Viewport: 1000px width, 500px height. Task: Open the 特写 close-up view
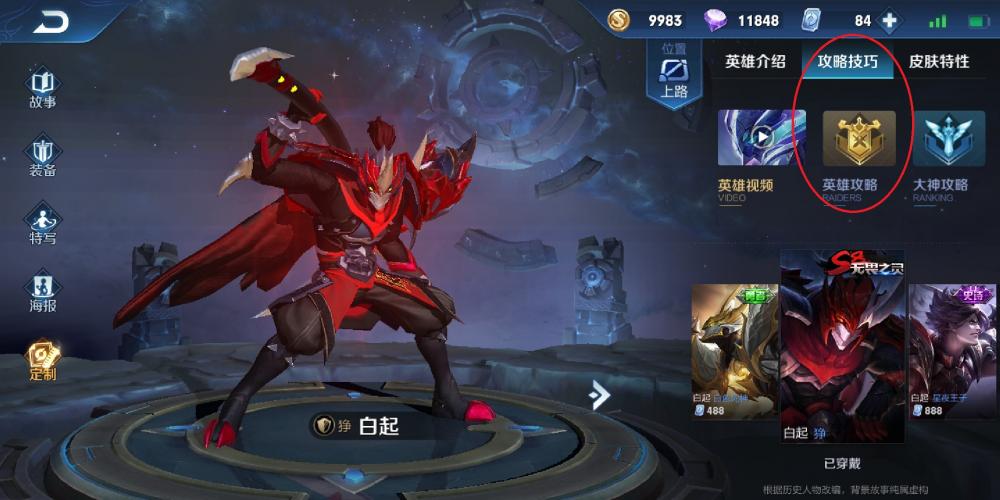point(43,224)
